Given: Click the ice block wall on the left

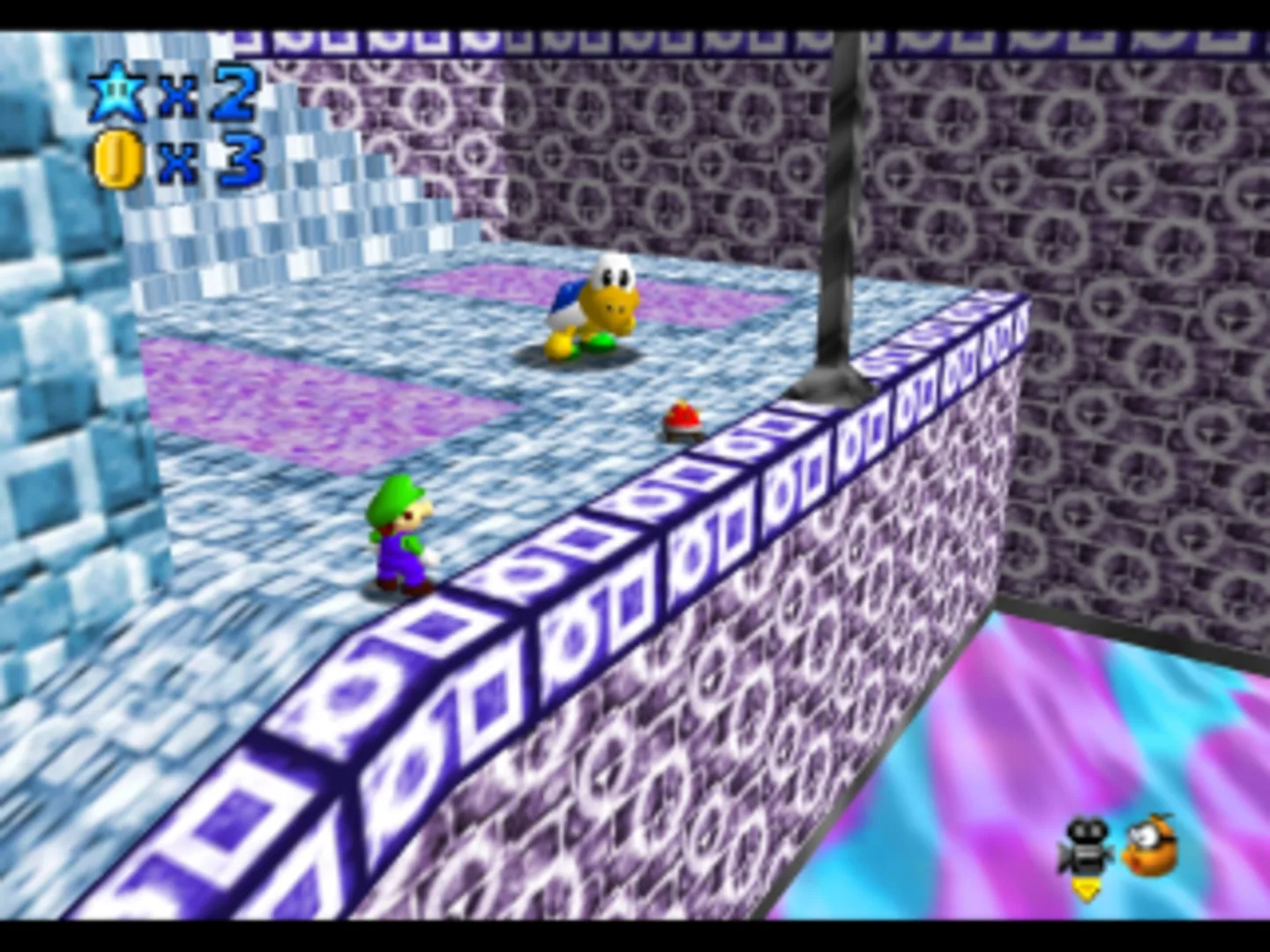Looking at the screenshot, I should tap(62, 353).
